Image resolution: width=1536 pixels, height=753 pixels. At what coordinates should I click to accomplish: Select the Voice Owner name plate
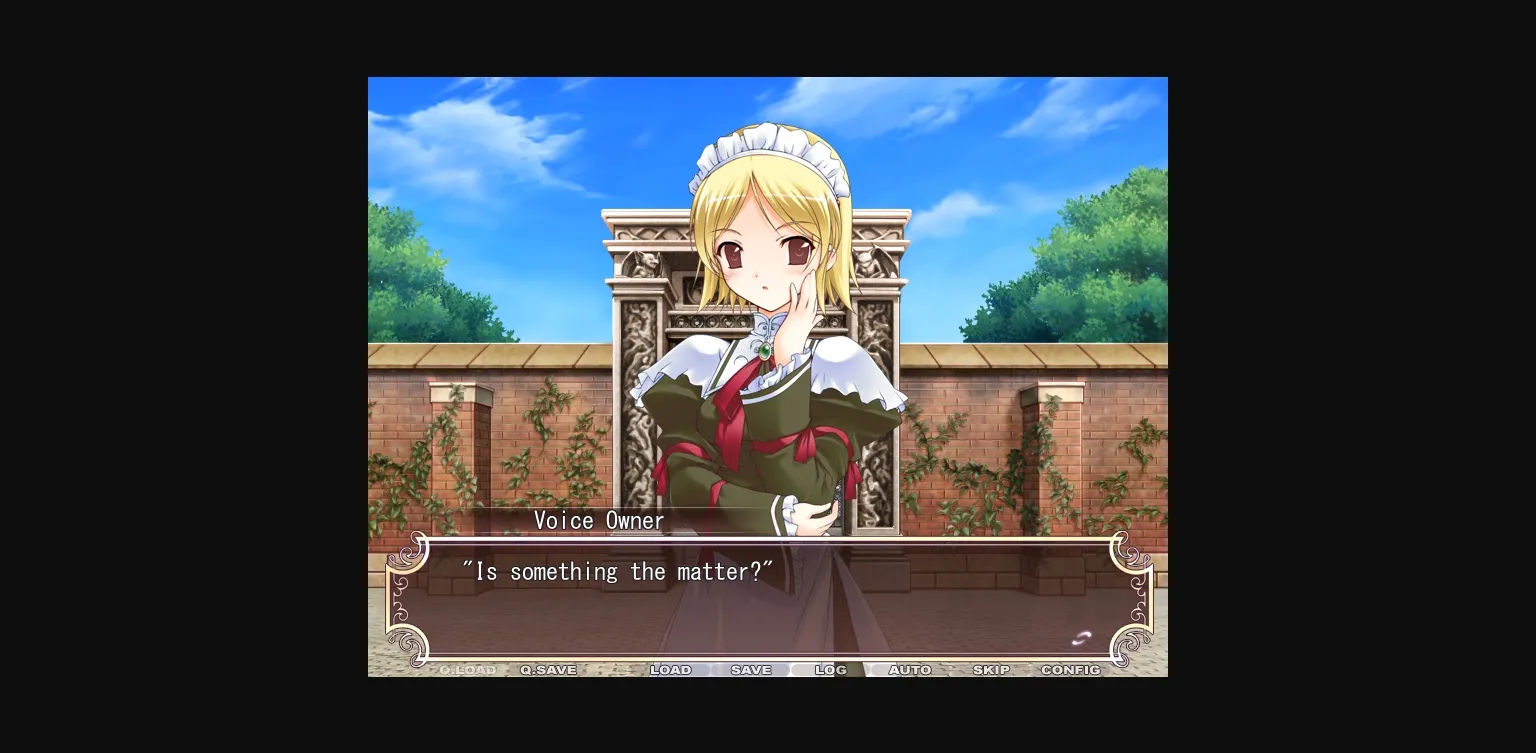pyautogui.click(x=599, y=520)
